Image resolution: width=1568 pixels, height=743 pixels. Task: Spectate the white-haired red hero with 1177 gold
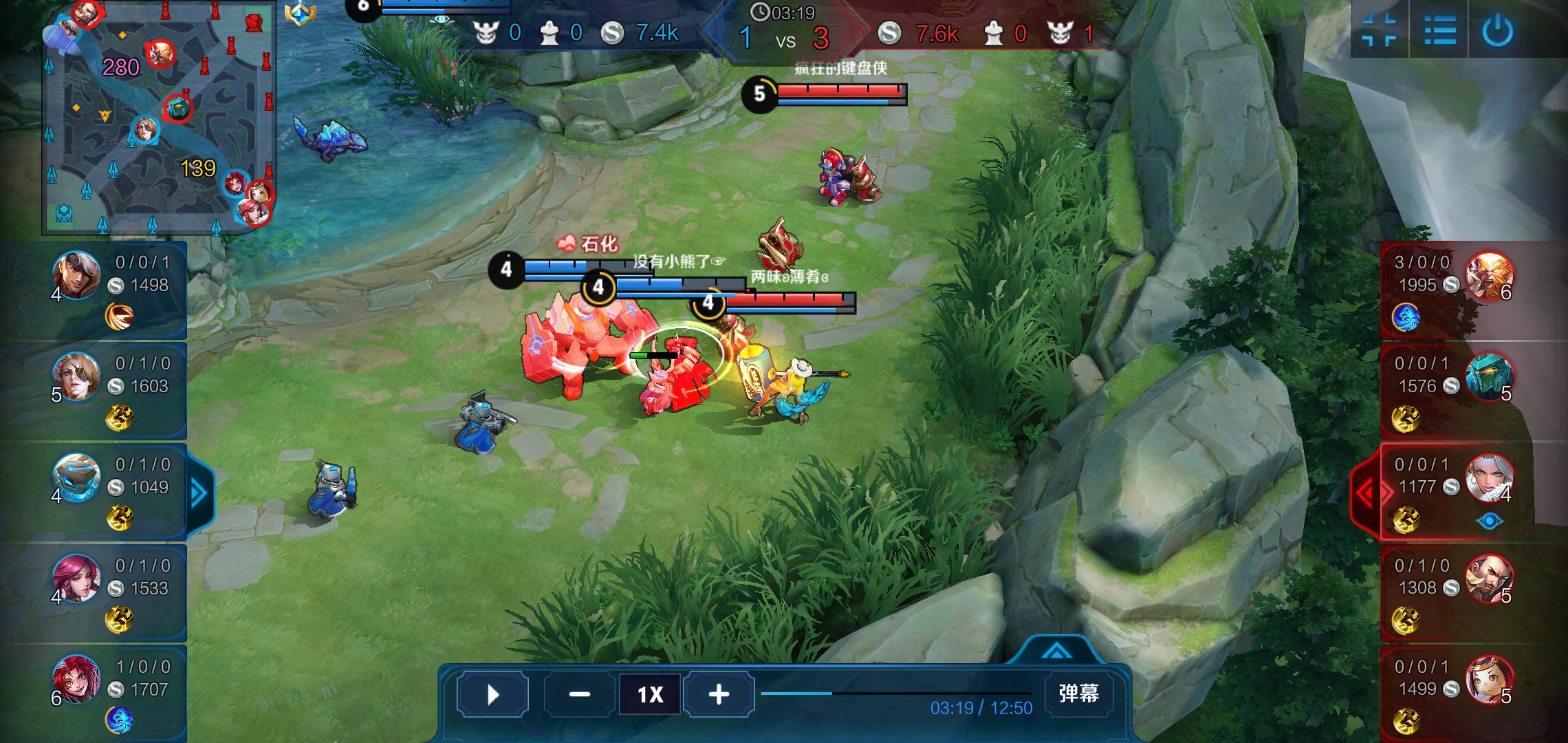(1489, 477)
